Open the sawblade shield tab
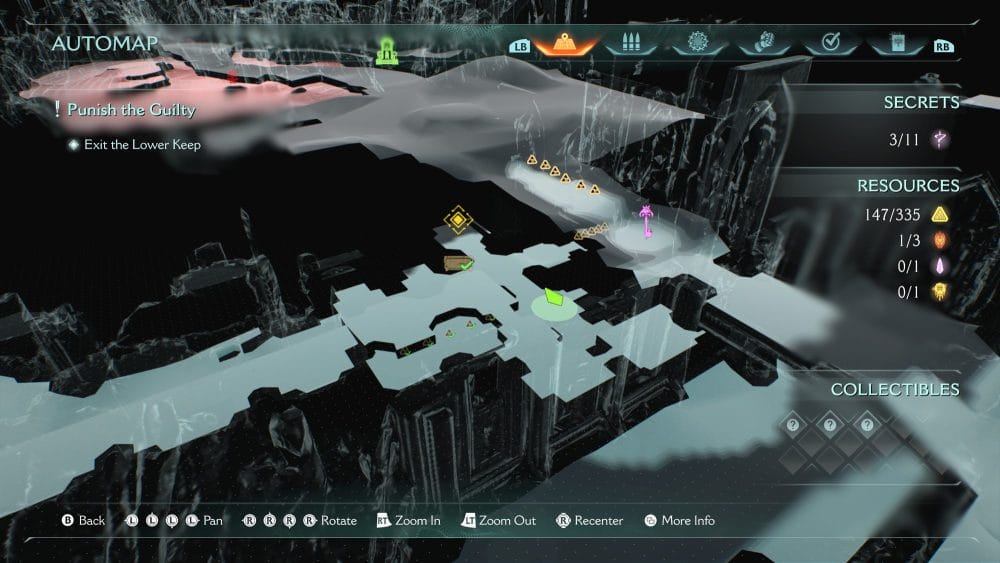 click(698, 43)
